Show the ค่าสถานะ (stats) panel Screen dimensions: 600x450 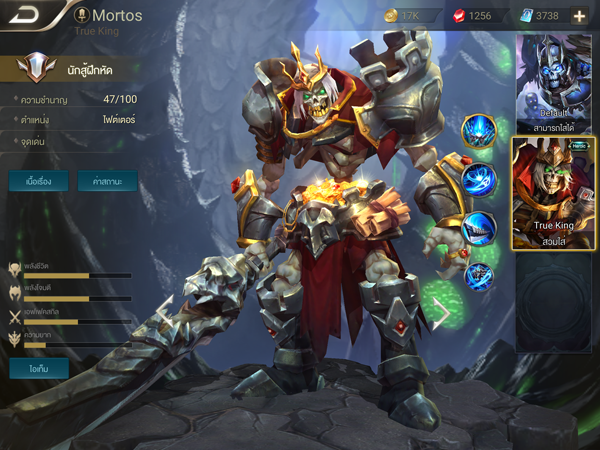tap(107, 182)
